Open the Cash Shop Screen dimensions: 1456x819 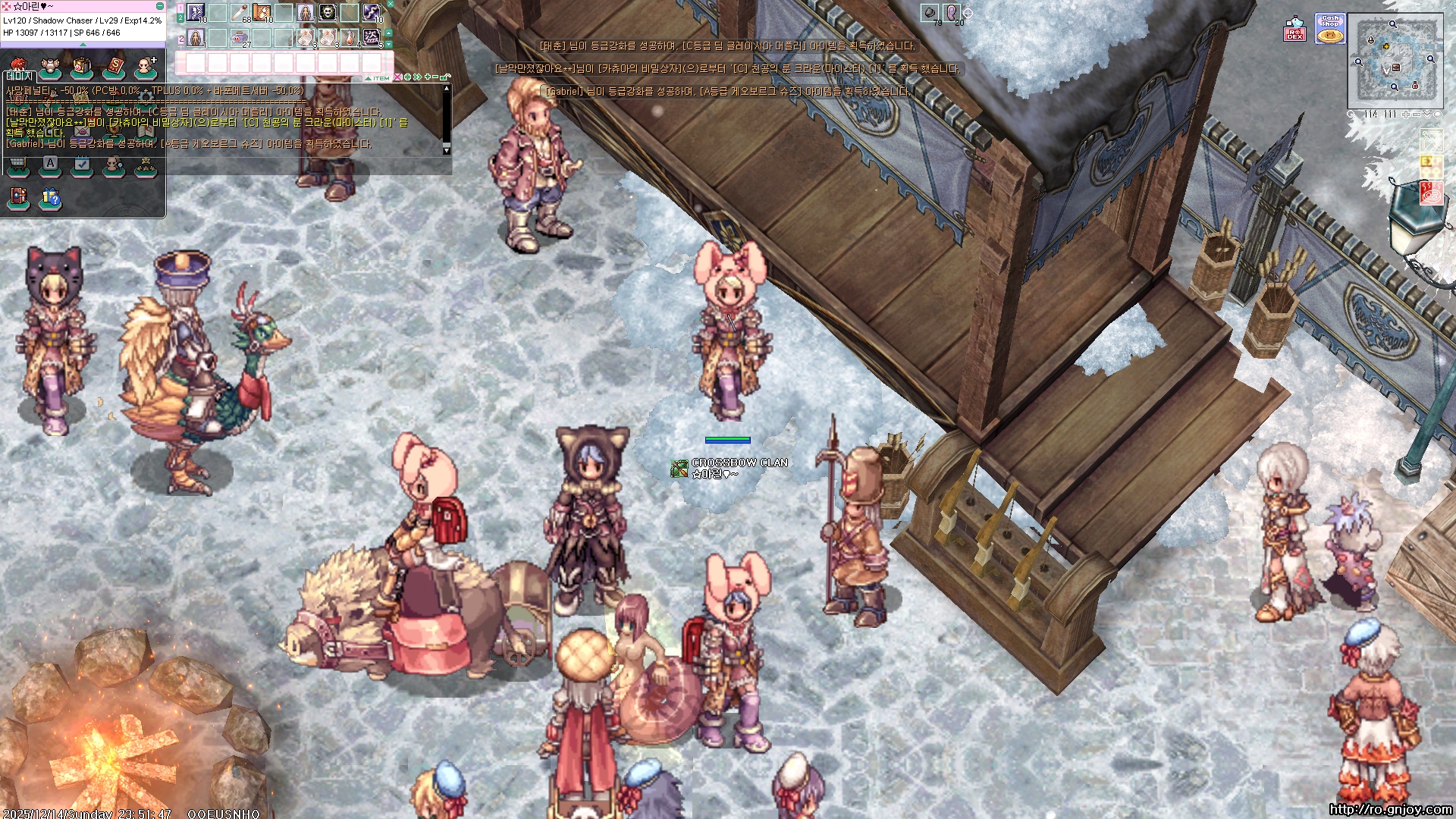[x=1329, y=28]
